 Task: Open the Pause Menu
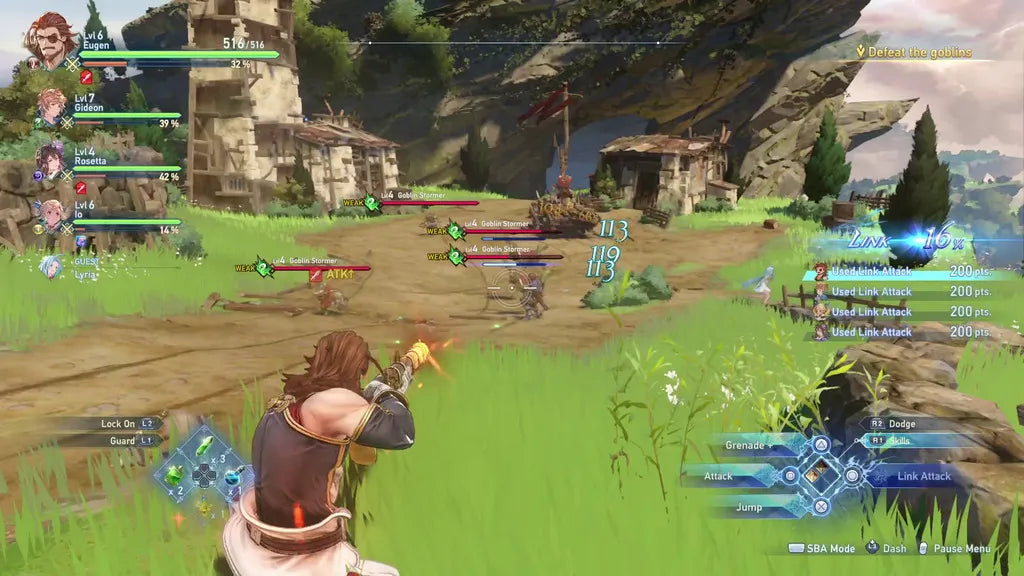(x=958, y=549)
